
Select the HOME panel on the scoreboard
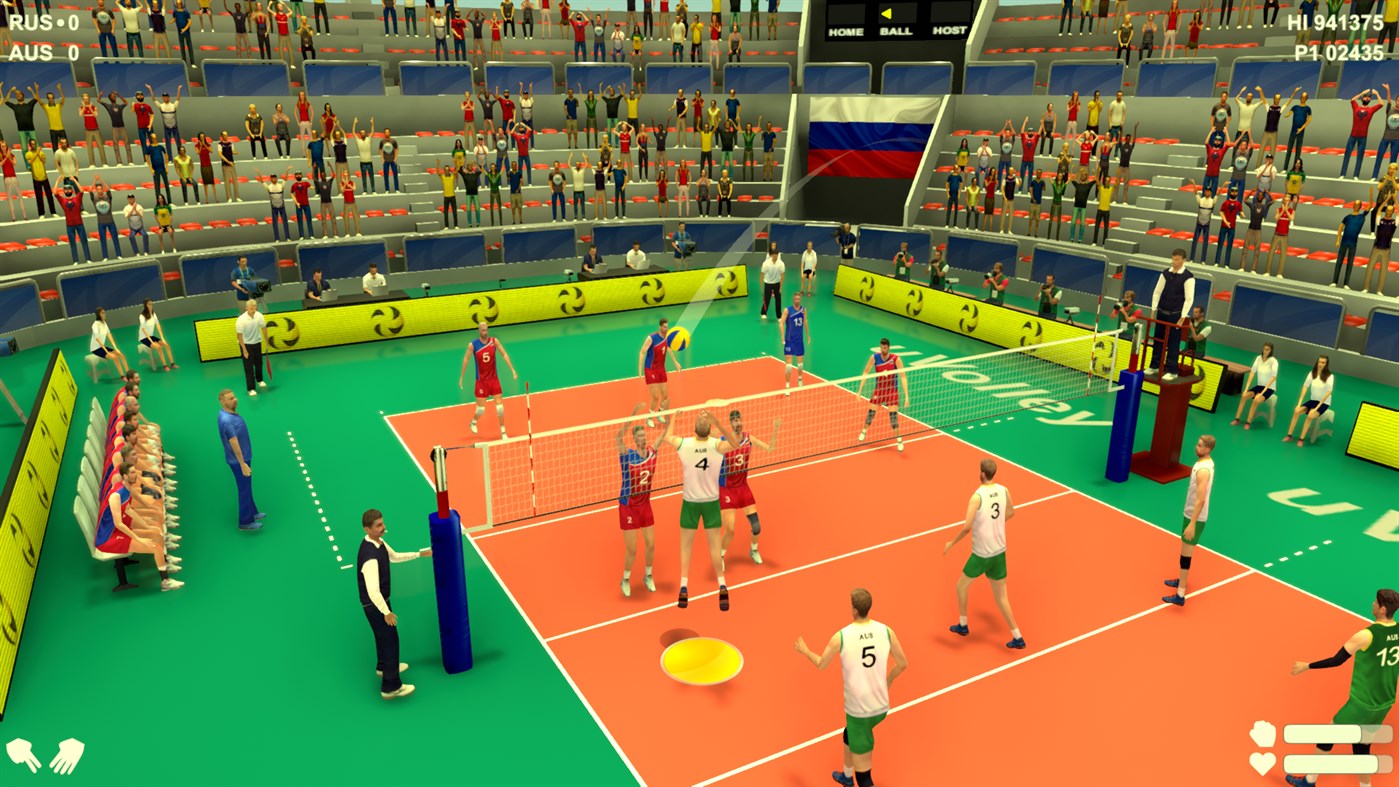coord(846,19)
